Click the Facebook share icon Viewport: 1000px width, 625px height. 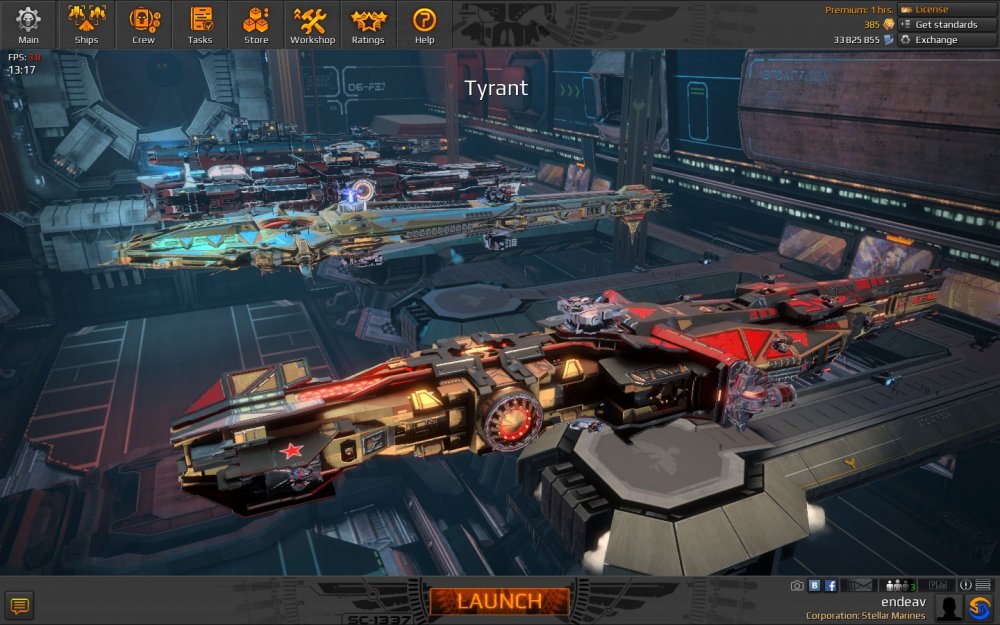pyautogui.click(x=831, y=586)
